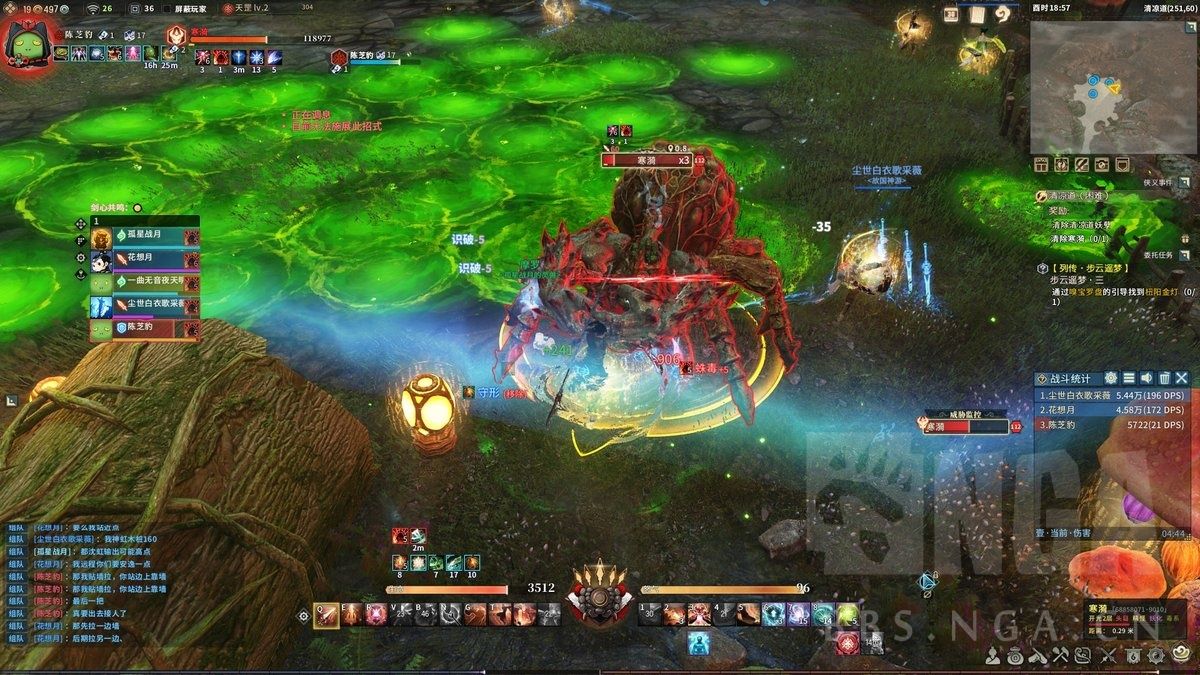Click the gift box icon under the minimap
The width and height of the screenshot is (1200, 675).
[x=1042, y=165]
